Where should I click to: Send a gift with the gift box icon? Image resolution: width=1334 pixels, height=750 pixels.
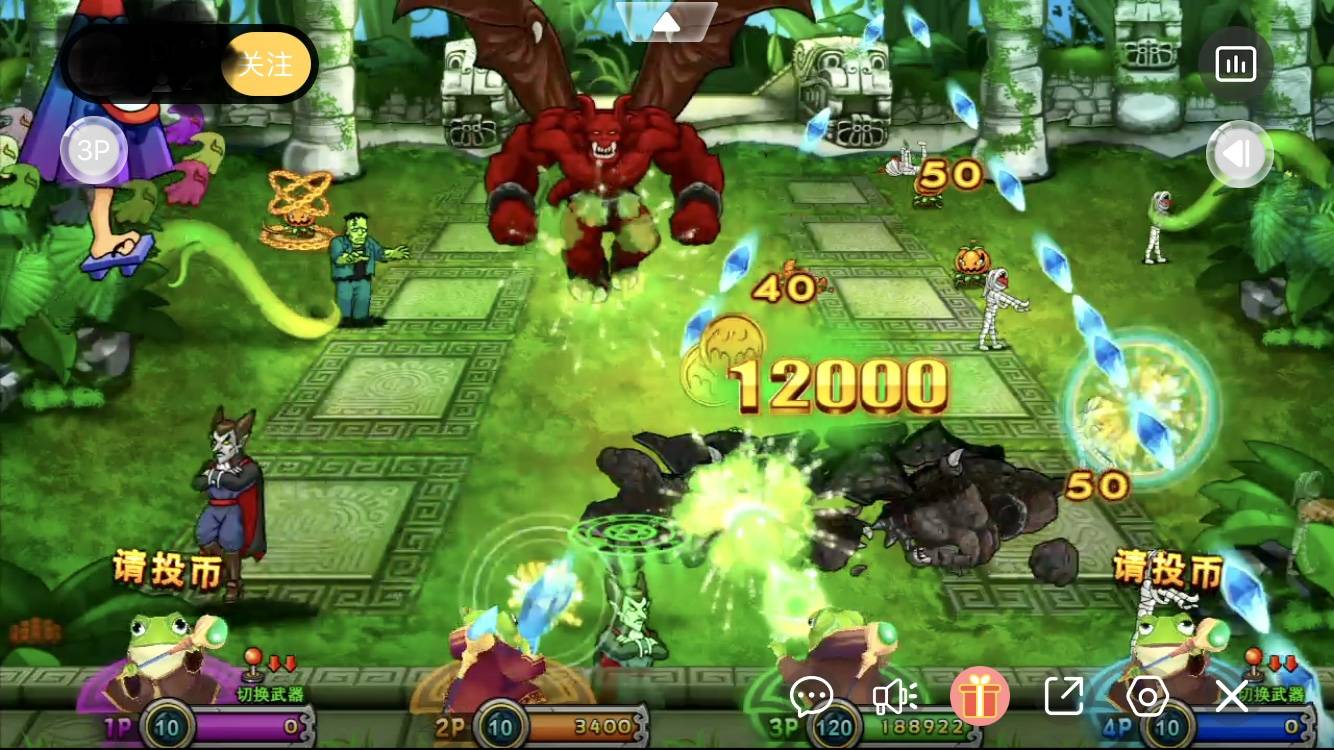click(979, 696)
